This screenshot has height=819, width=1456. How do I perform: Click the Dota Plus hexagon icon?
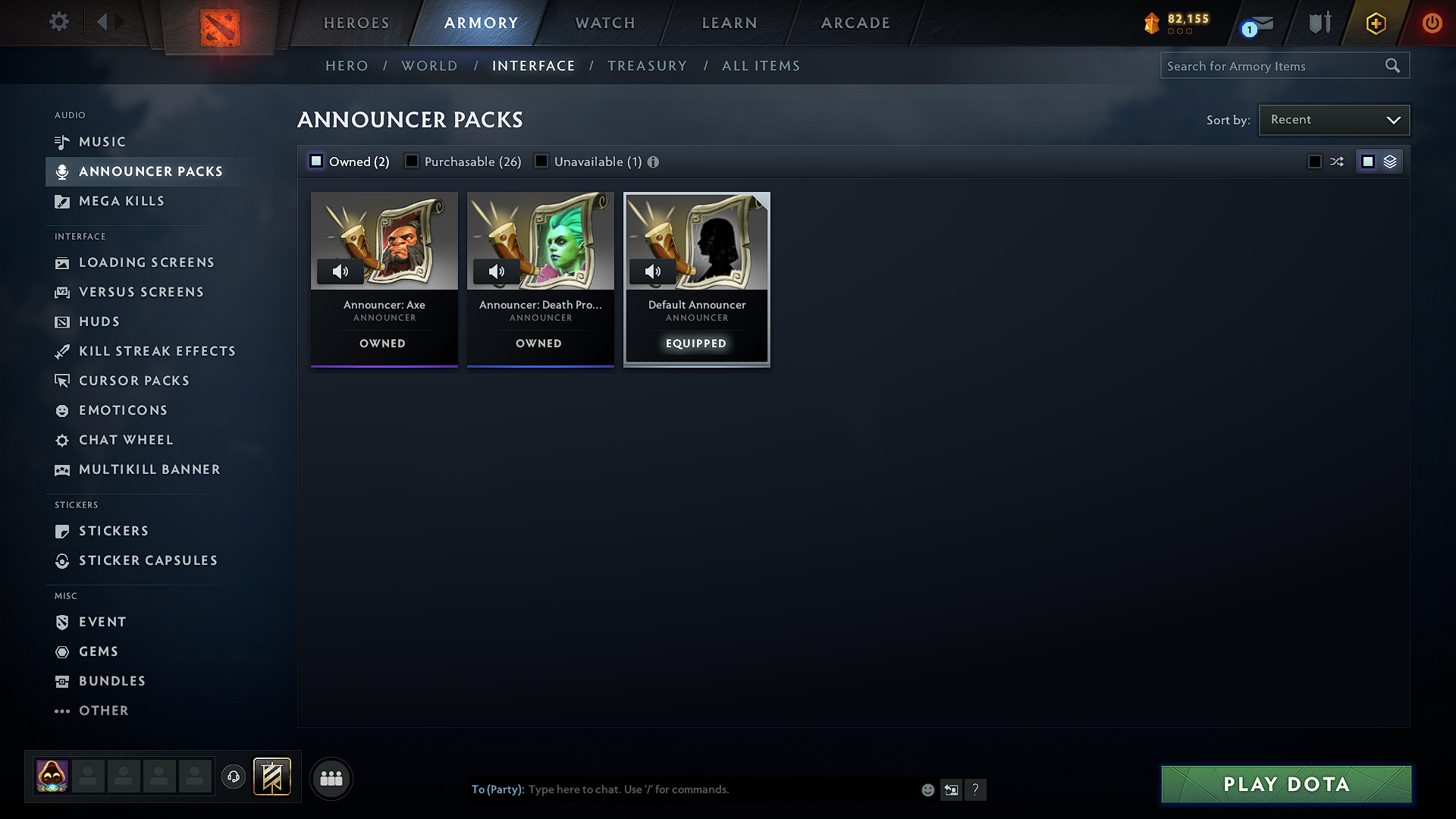pyautogui.click(x=1375, y=24)
